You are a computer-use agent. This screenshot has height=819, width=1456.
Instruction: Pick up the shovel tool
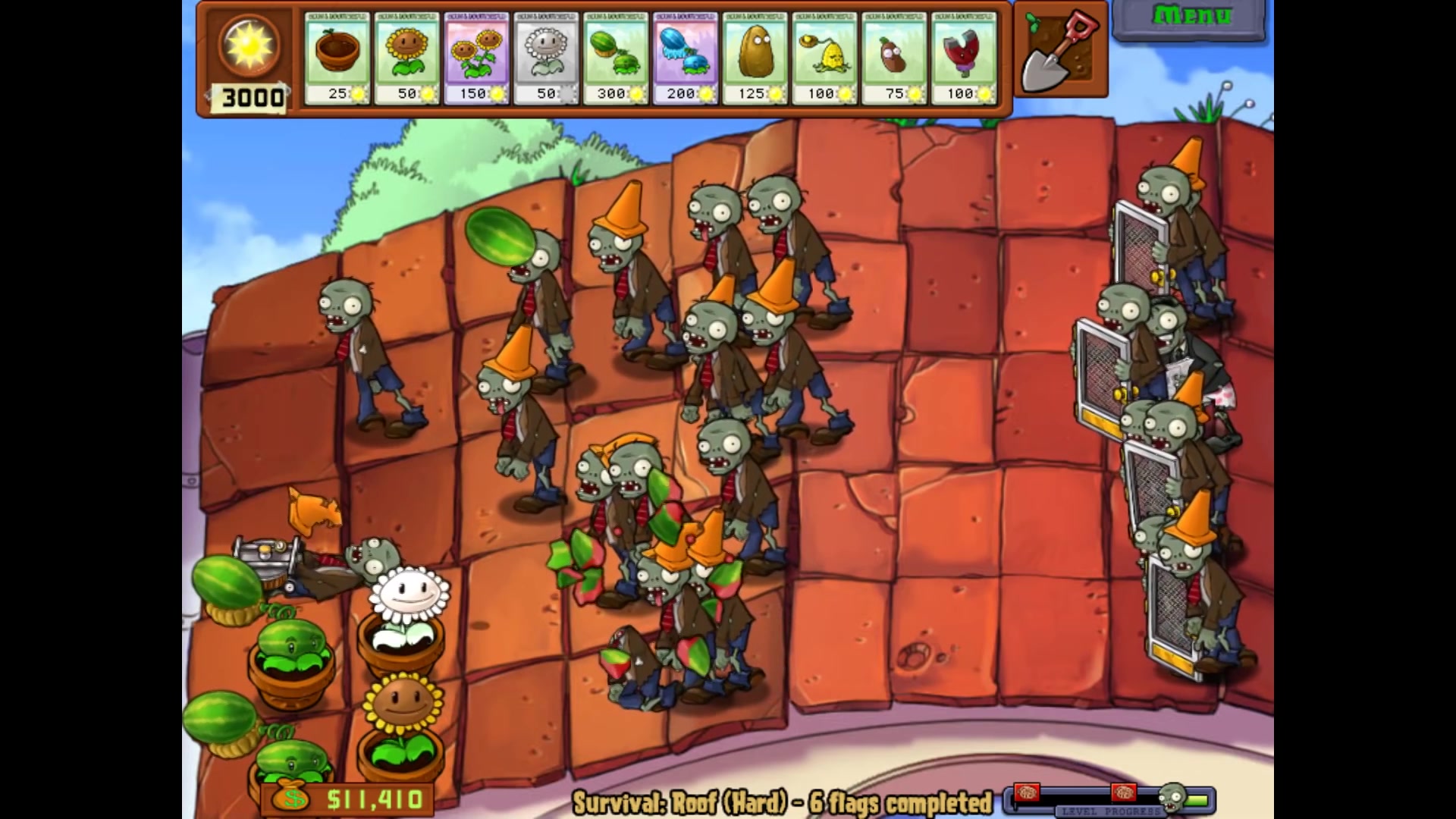[1060, 50]
